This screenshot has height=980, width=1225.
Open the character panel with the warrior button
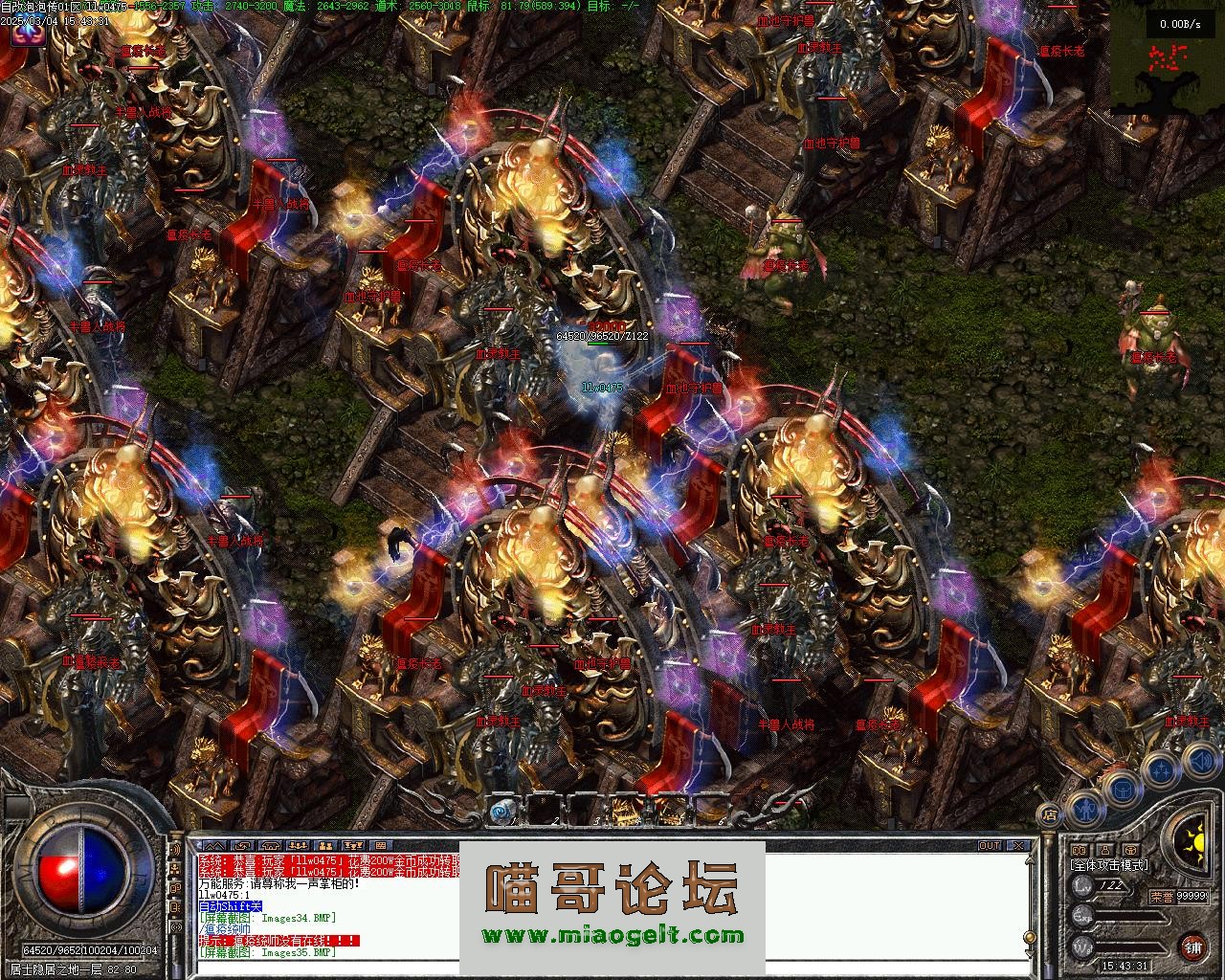click(x=1083, y=809)
